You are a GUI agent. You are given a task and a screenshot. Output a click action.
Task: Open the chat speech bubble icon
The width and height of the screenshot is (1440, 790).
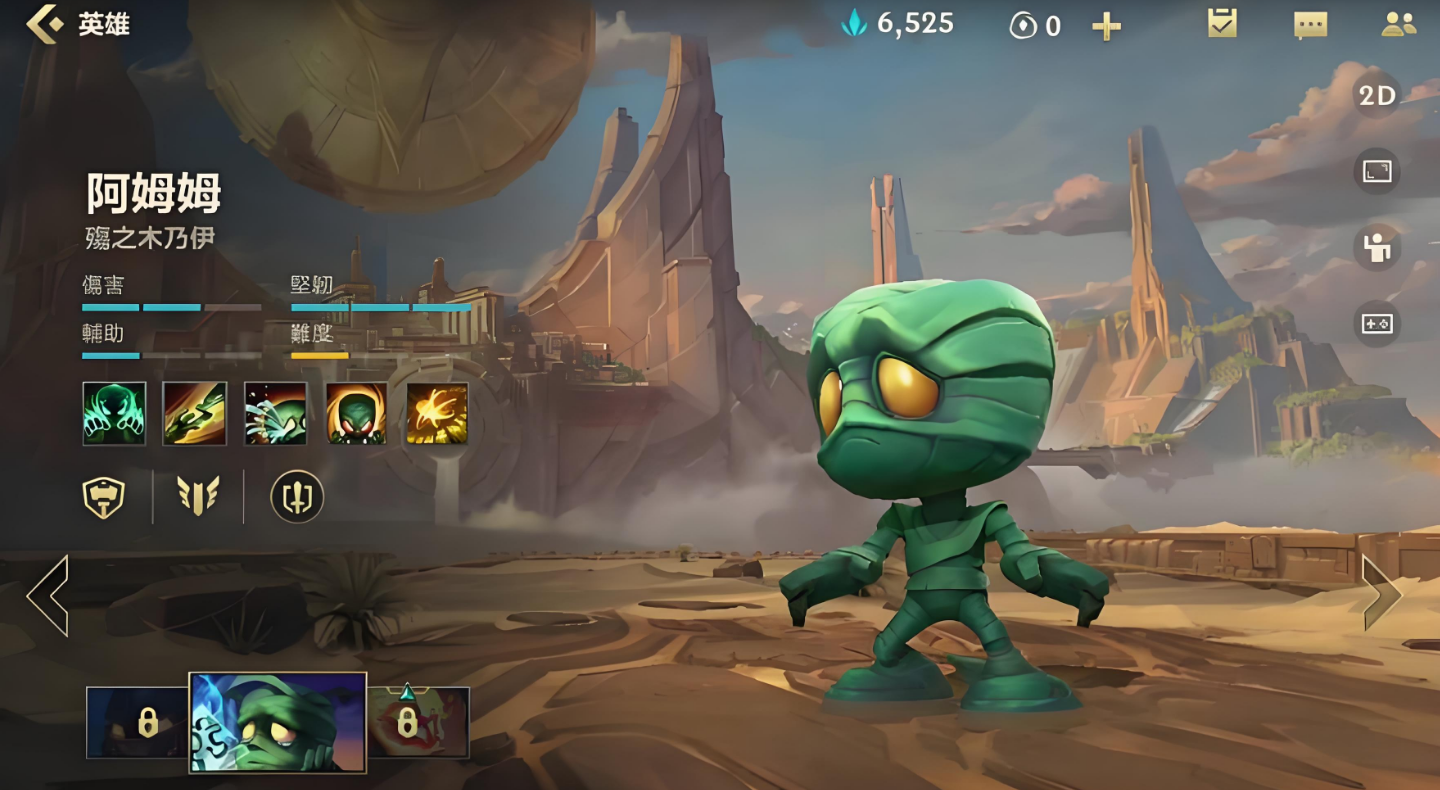click(x=1310, y=25)
